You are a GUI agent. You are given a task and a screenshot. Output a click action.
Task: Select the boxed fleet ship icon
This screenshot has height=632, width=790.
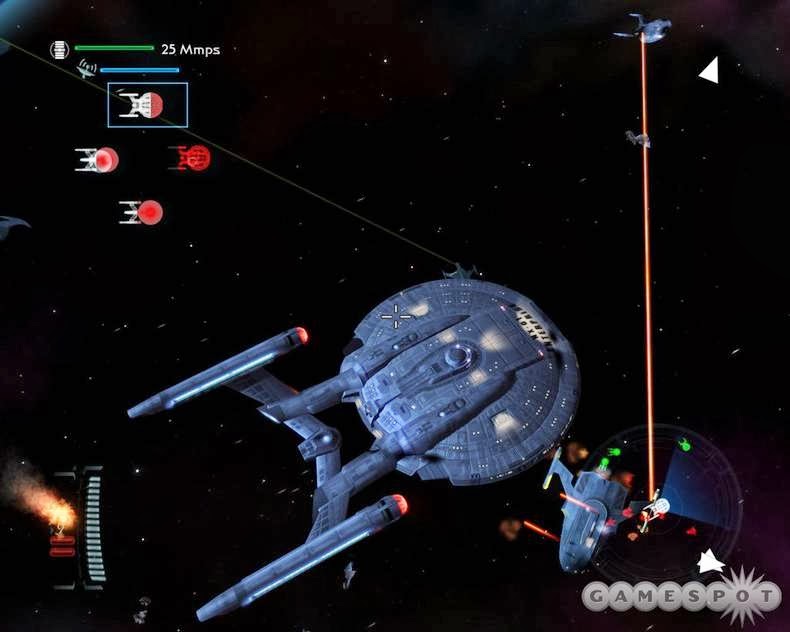coord(147,105)
